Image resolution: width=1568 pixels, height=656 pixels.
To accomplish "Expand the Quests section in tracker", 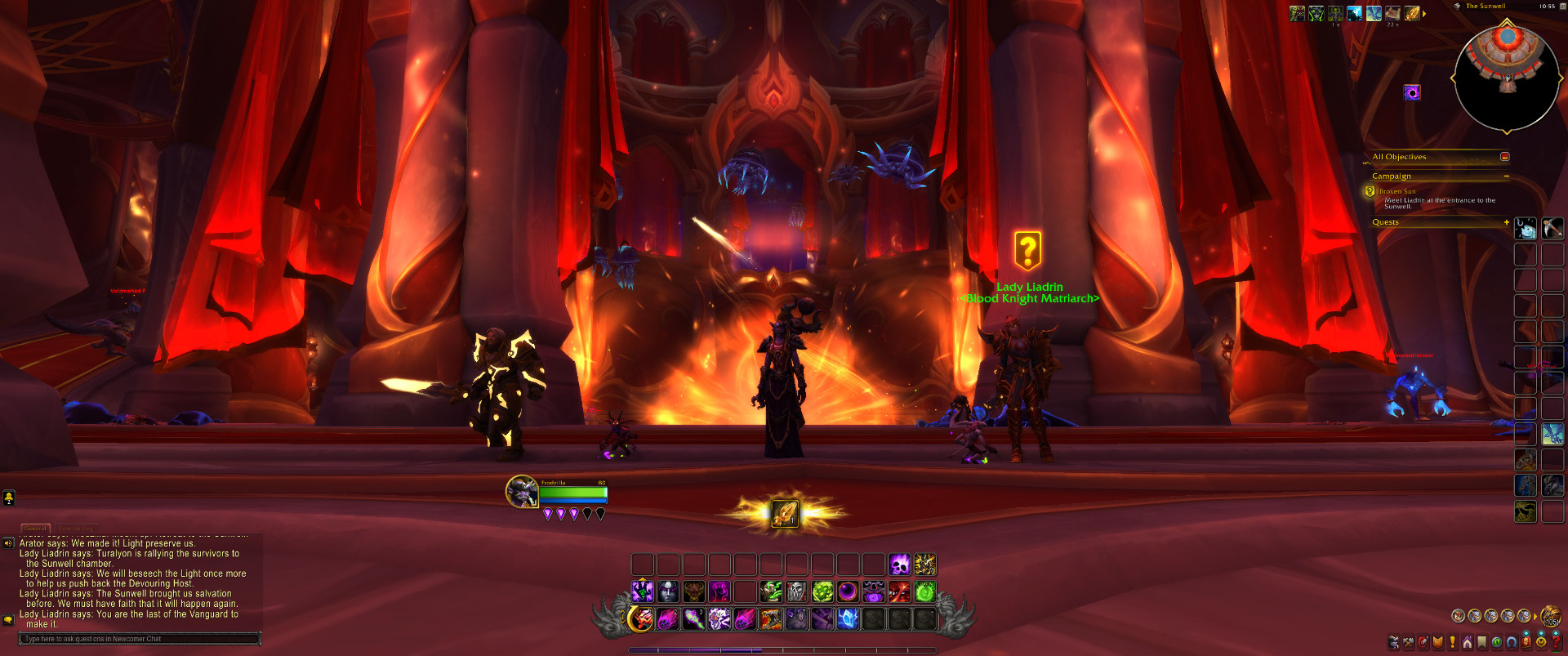I will (x=1506, y=222).
